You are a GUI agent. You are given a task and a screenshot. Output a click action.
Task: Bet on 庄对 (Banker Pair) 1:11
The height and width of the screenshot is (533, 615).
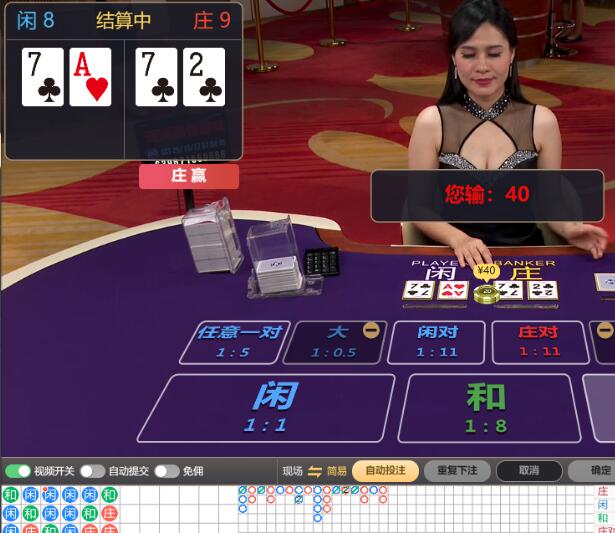point(540,341)
